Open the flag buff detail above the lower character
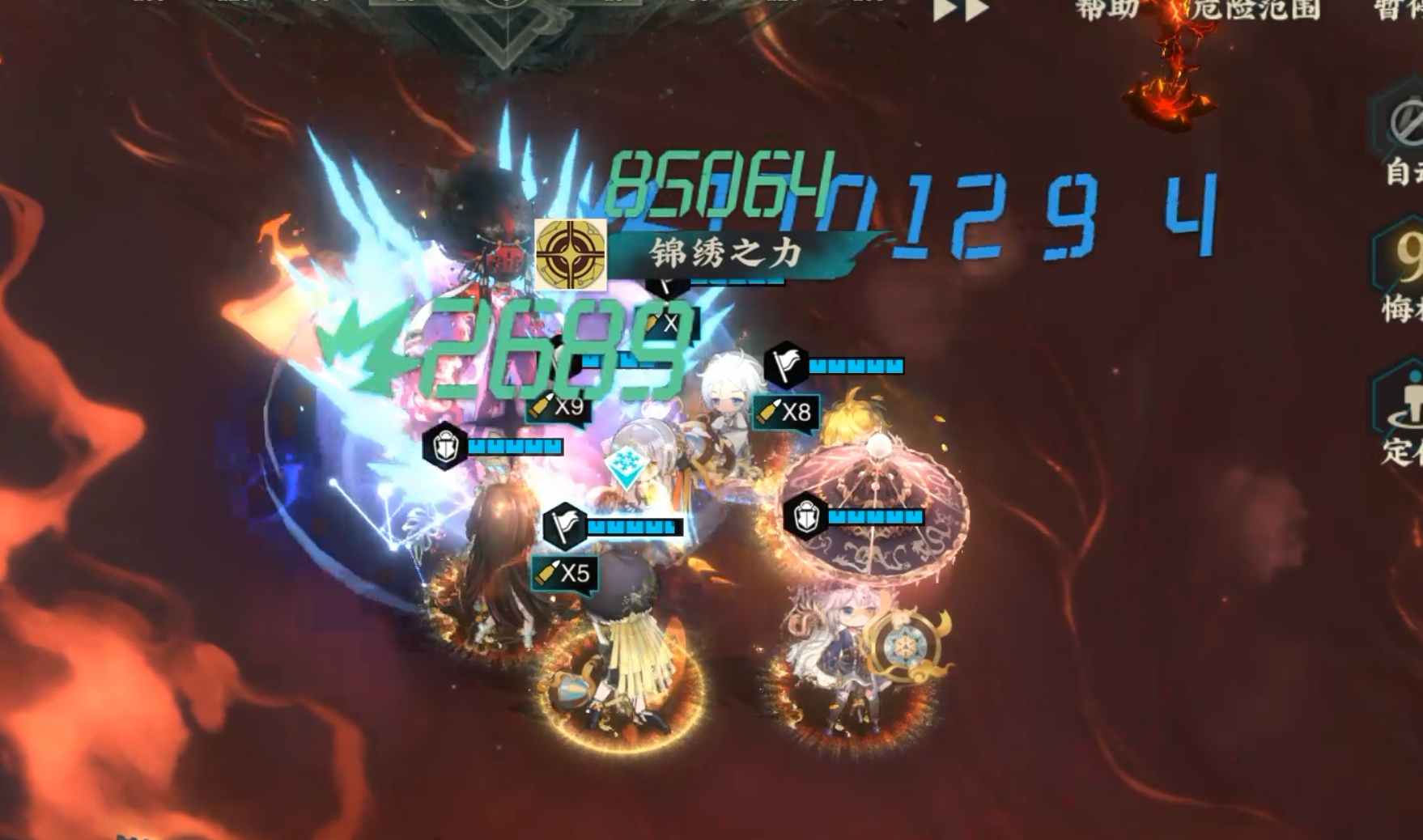This screenshot has width=1423, height=840. coord(566,527)
